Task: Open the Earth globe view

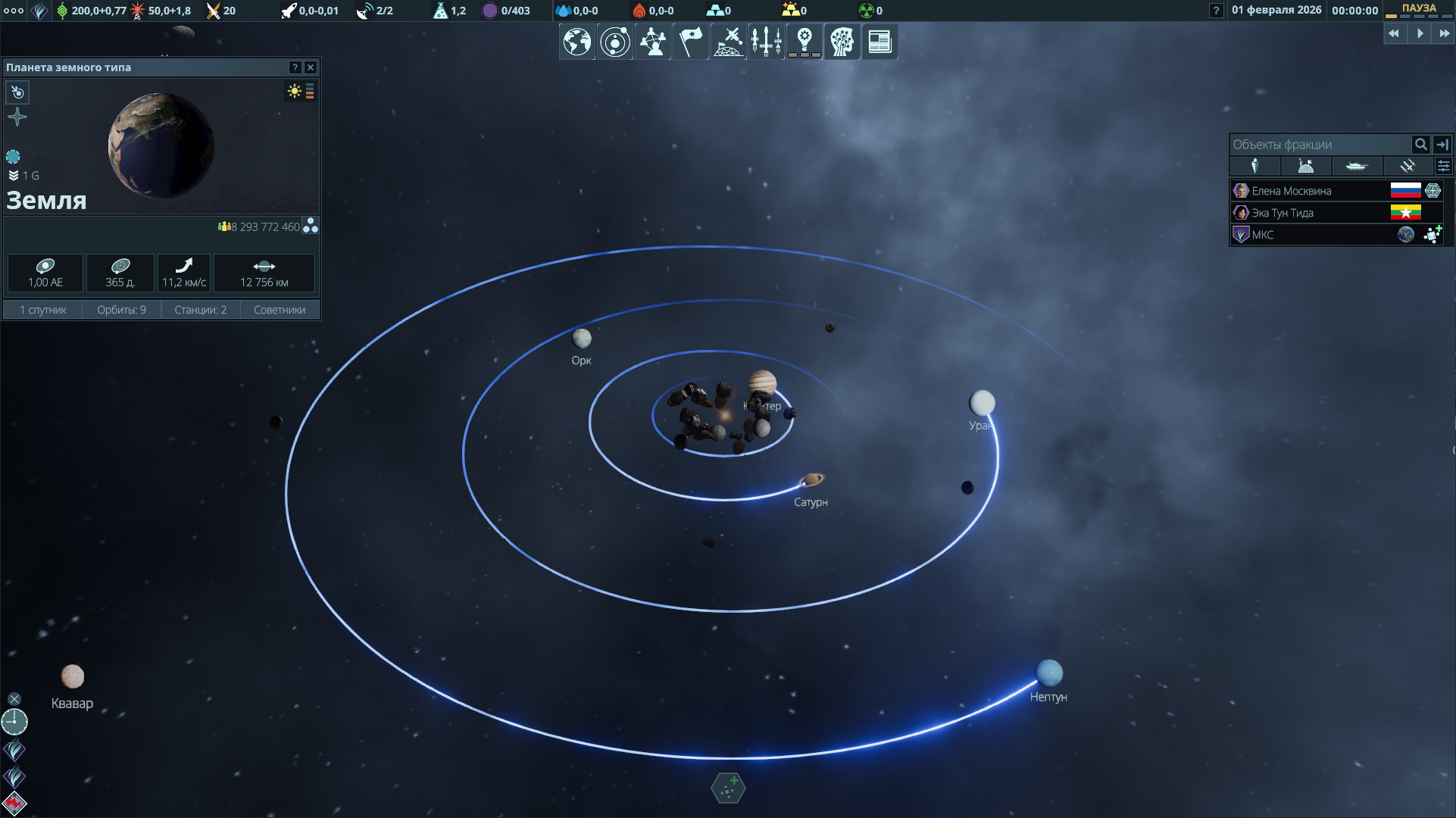Action: [576, 42]
